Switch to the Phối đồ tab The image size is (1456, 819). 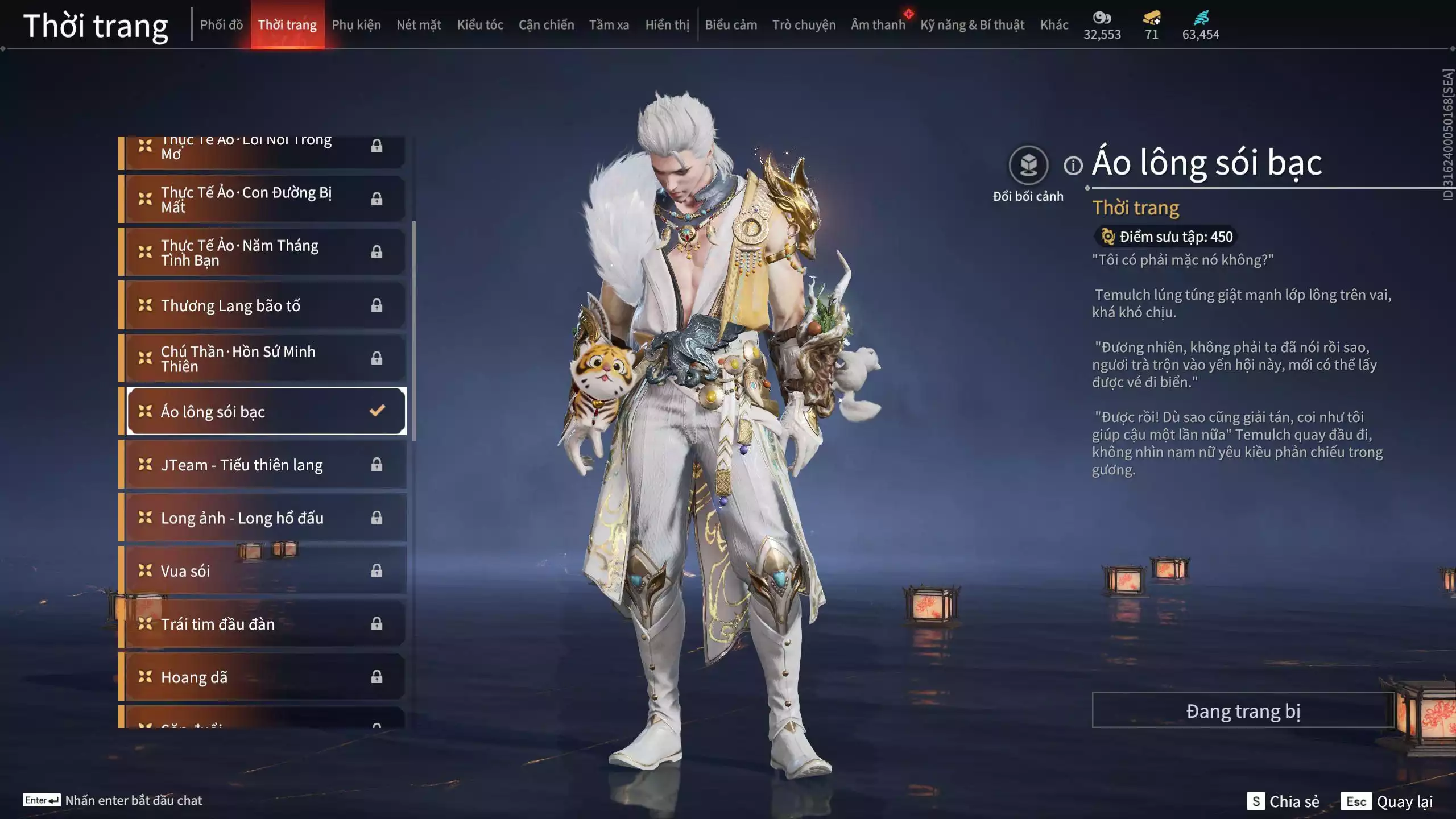pos(221,25)
